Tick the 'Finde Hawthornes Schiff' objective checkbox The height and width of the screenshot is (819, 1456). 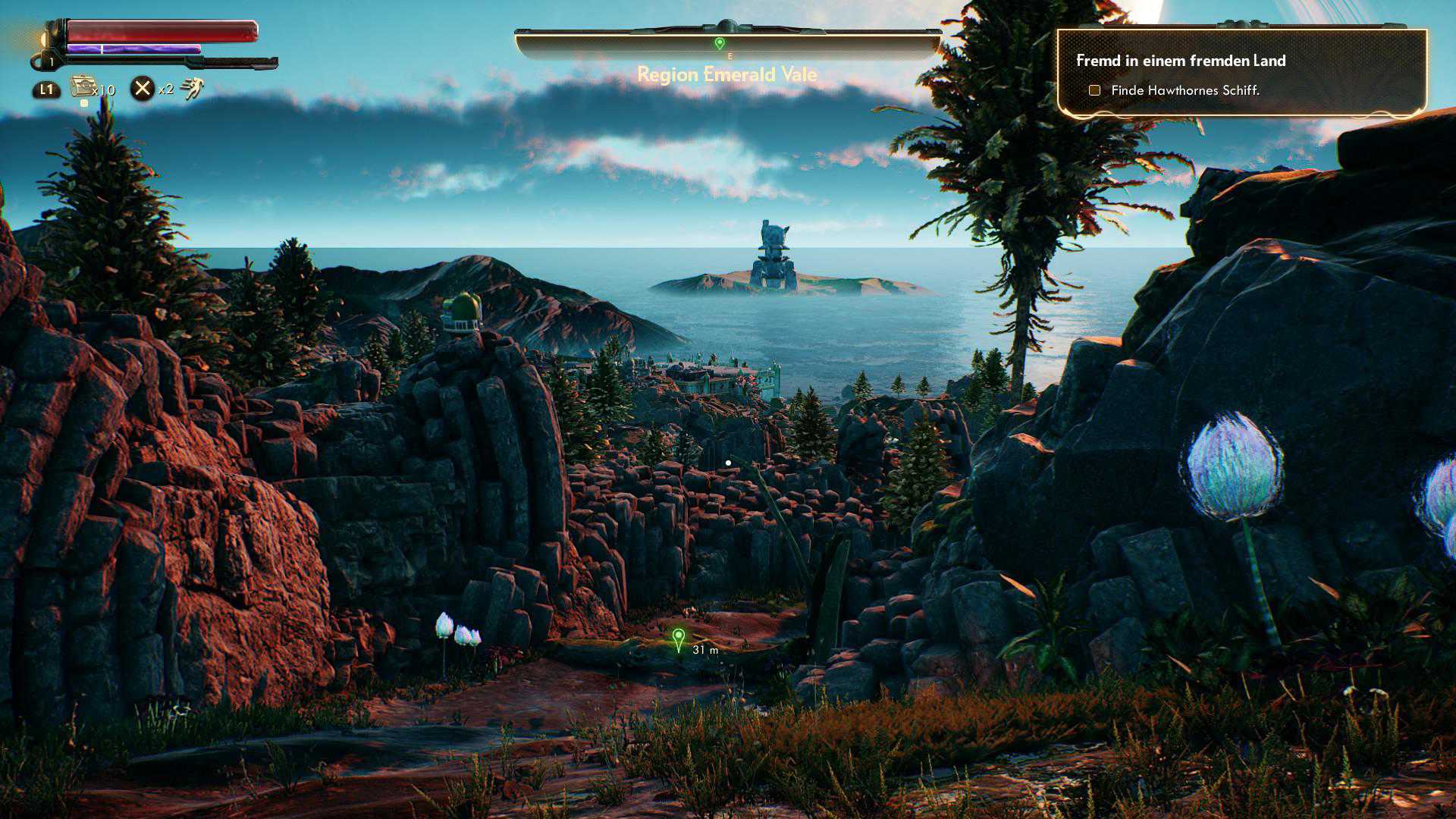(1094, 90)
